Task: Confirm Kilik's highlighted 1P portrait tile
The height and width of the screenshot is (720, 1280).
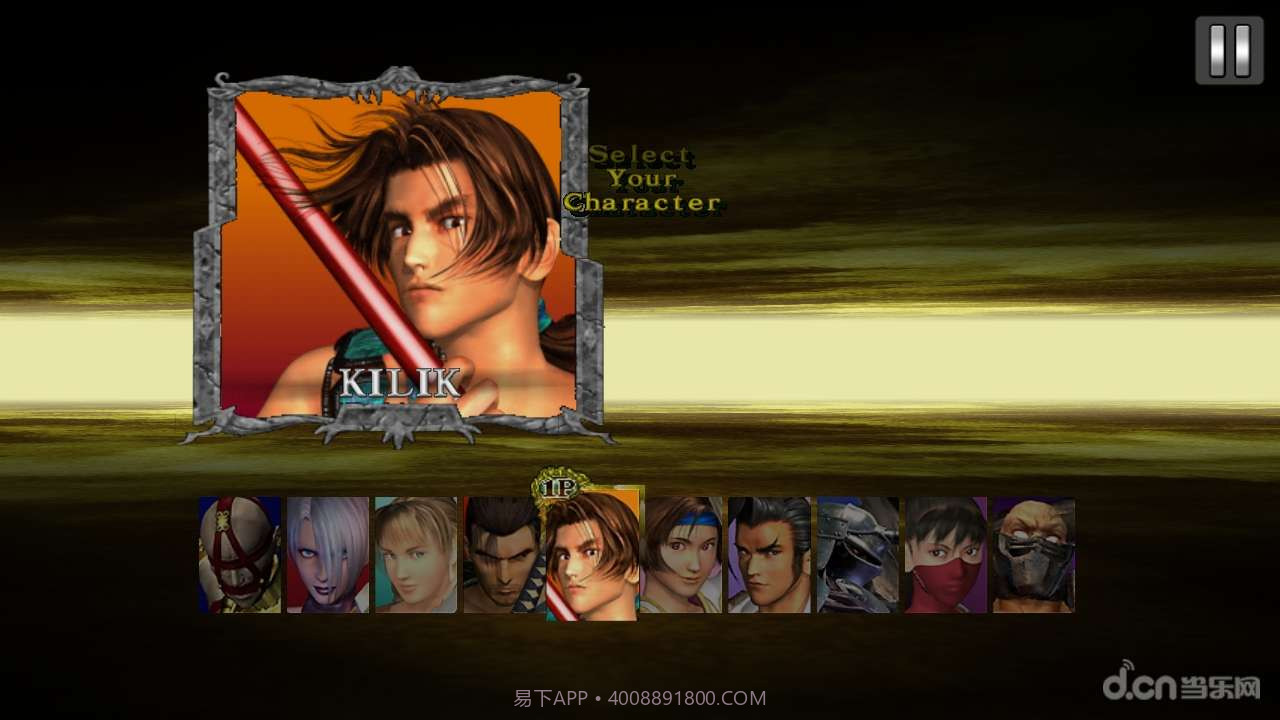Action: (x=592, y=556)
